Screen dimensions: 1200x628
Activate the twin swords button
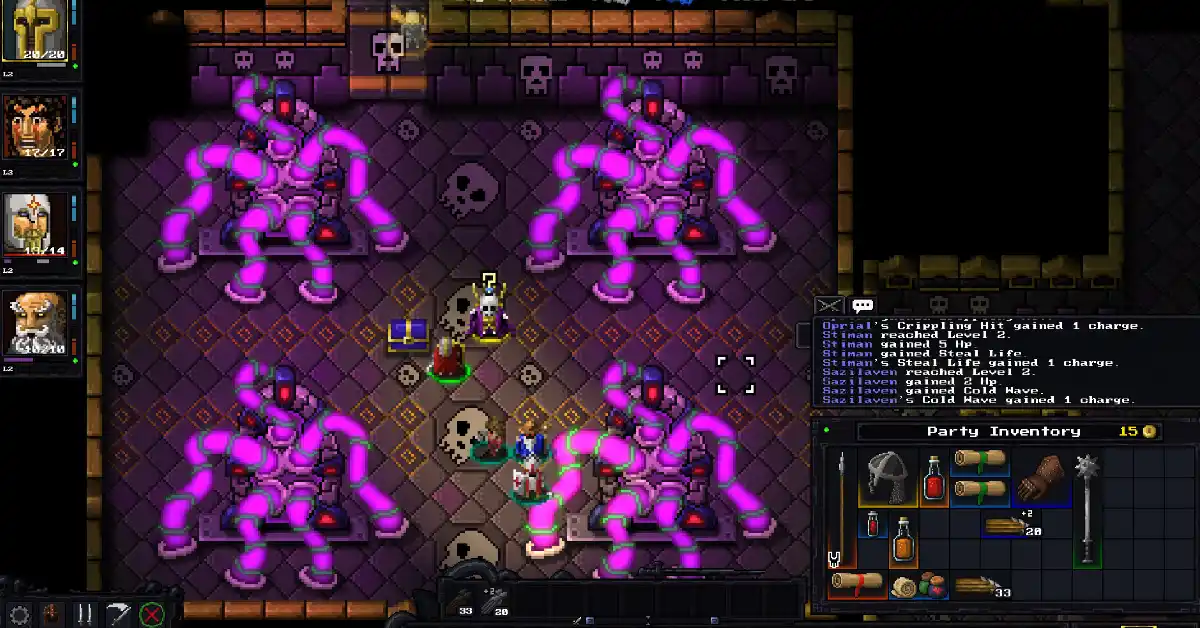[85, 613]
